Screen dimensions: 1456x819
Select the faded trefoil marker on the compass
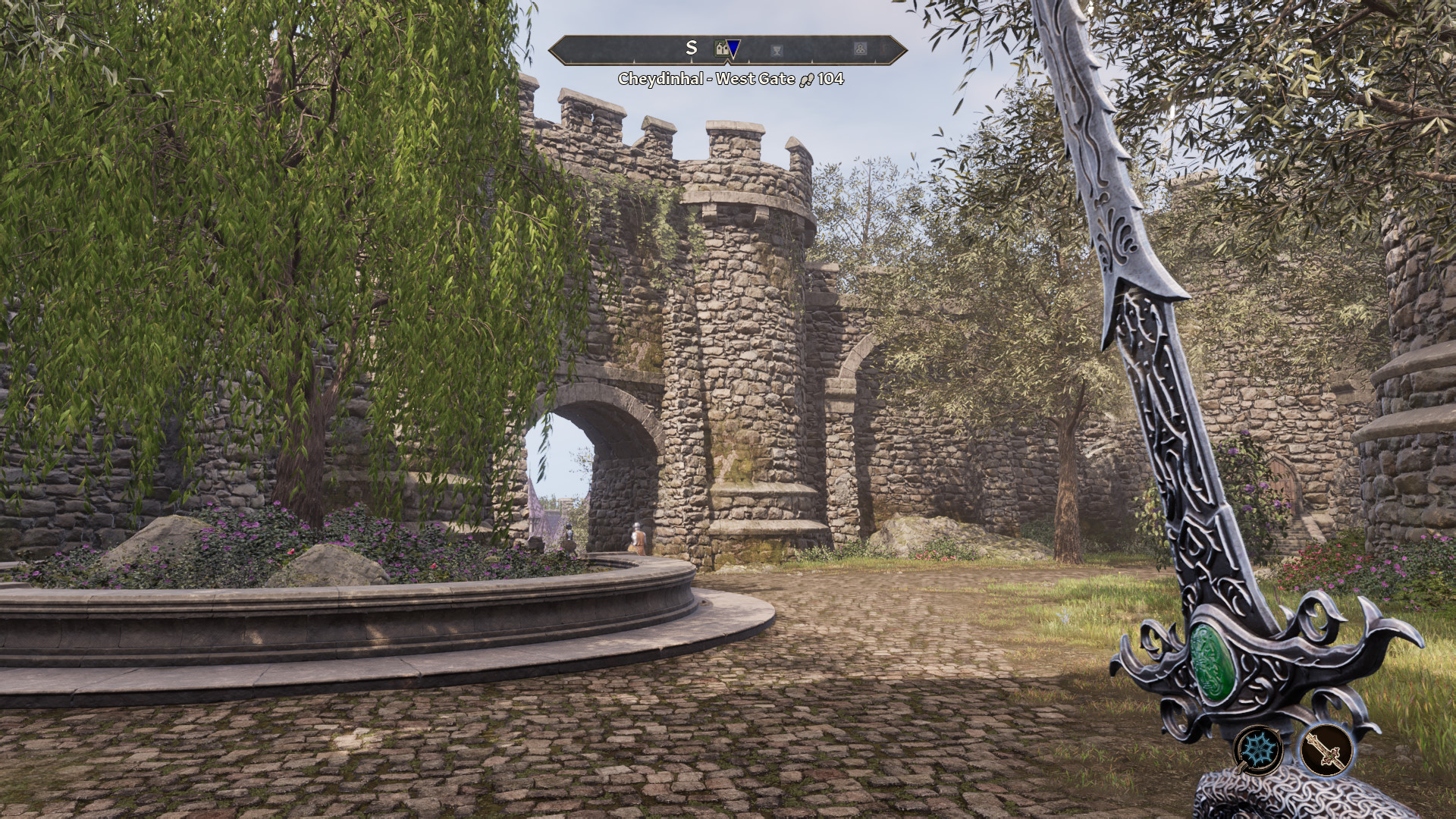pos(860,49)
